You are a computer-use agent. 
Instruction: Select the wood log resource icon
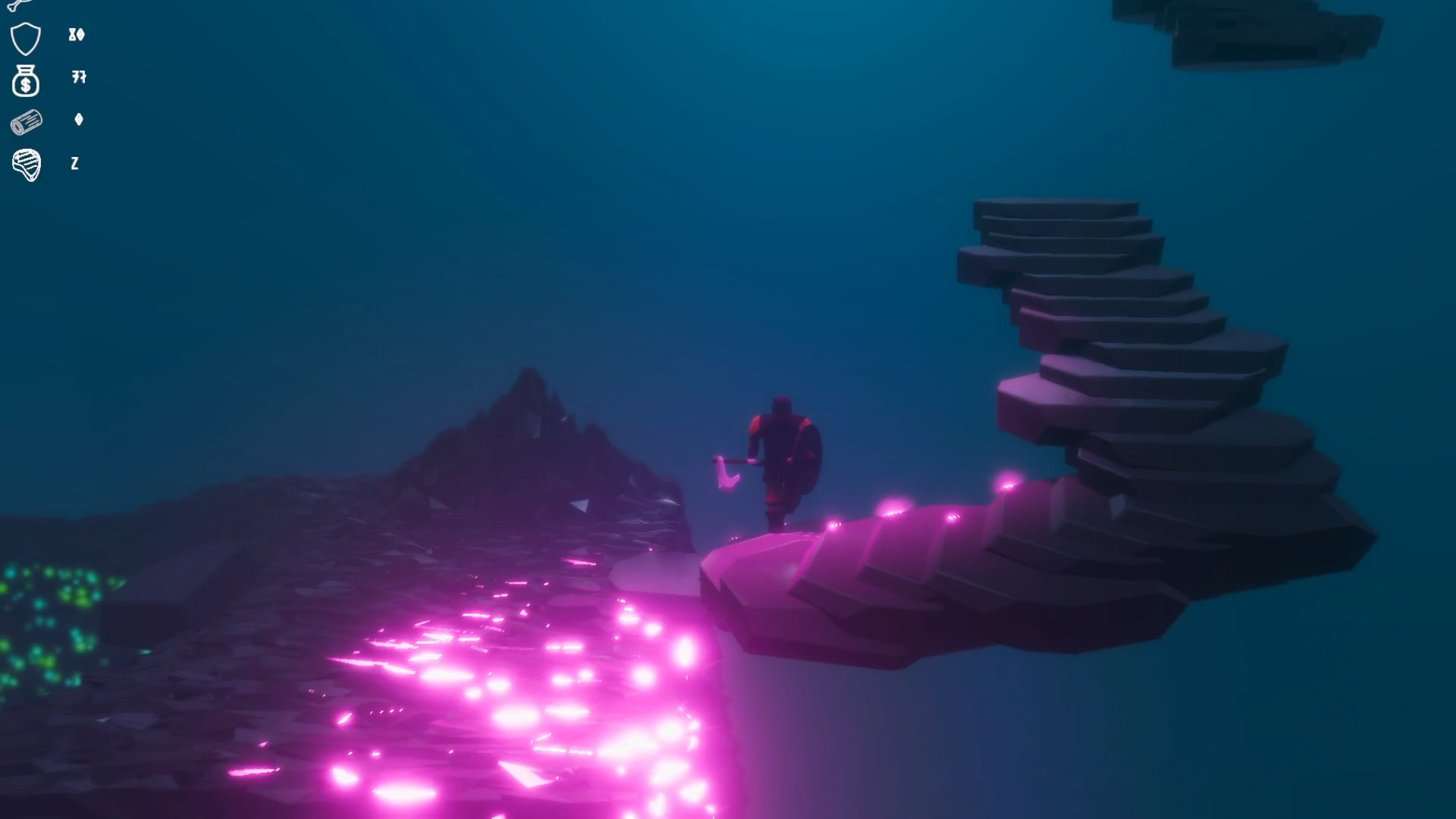pos(27,123)
